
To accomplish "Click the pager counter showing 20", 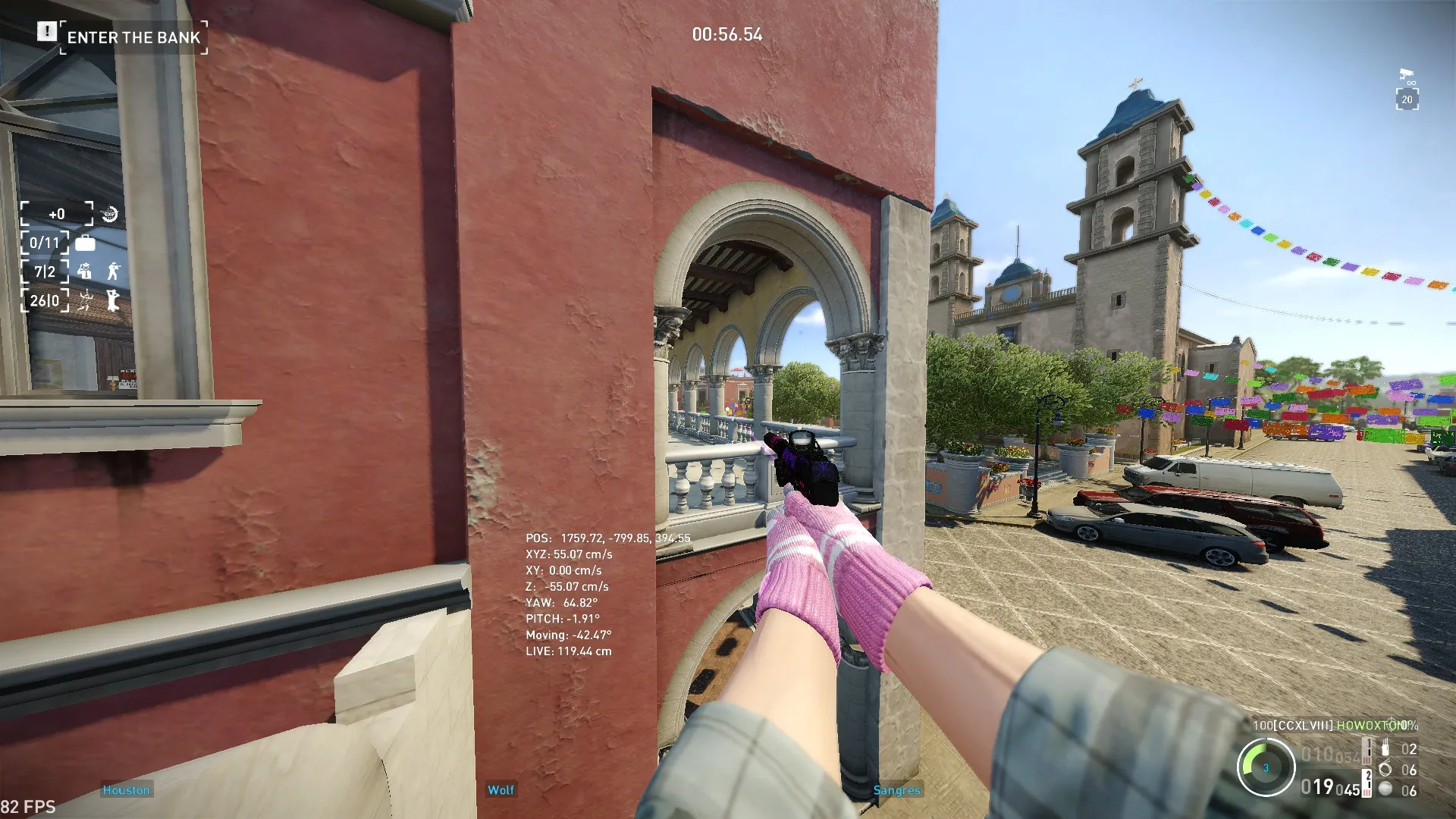I will 1407,99.
